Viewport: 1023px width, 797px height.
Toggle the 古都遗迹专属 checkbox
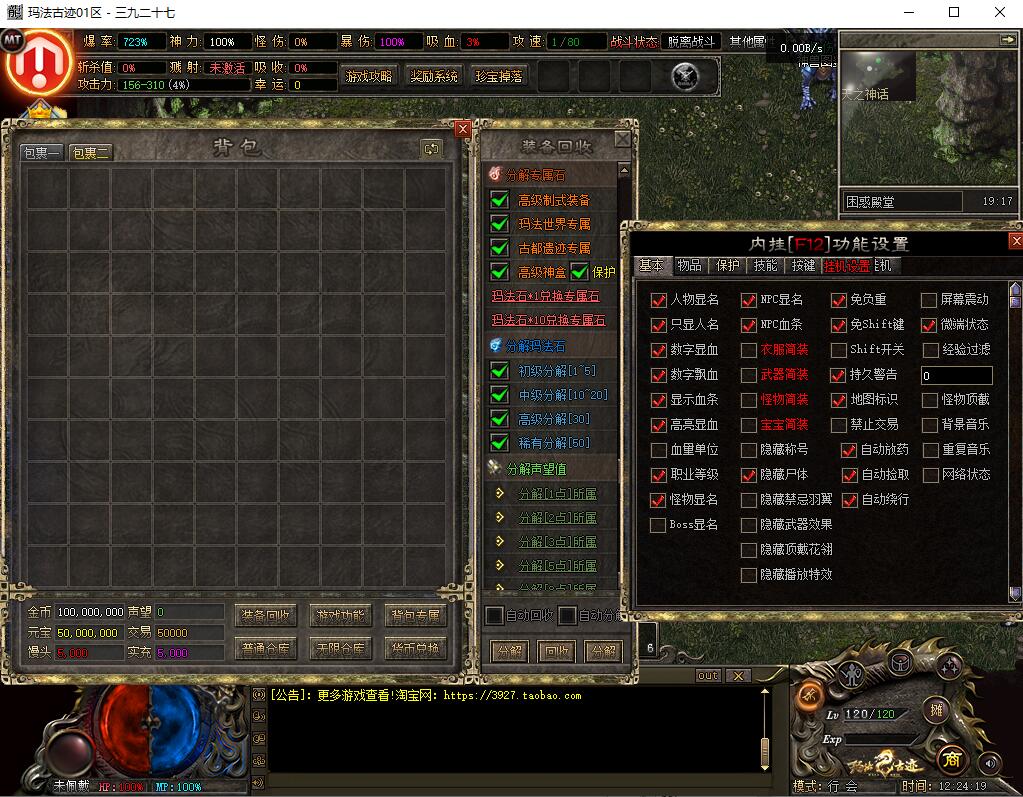coord(500,247)
